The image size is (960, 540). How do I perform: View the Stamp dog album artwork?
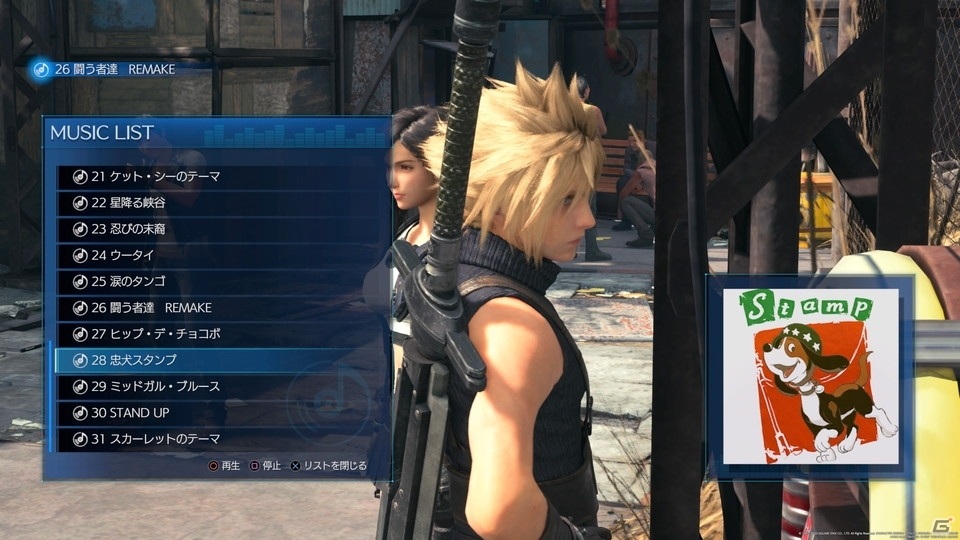coord(809,377)
